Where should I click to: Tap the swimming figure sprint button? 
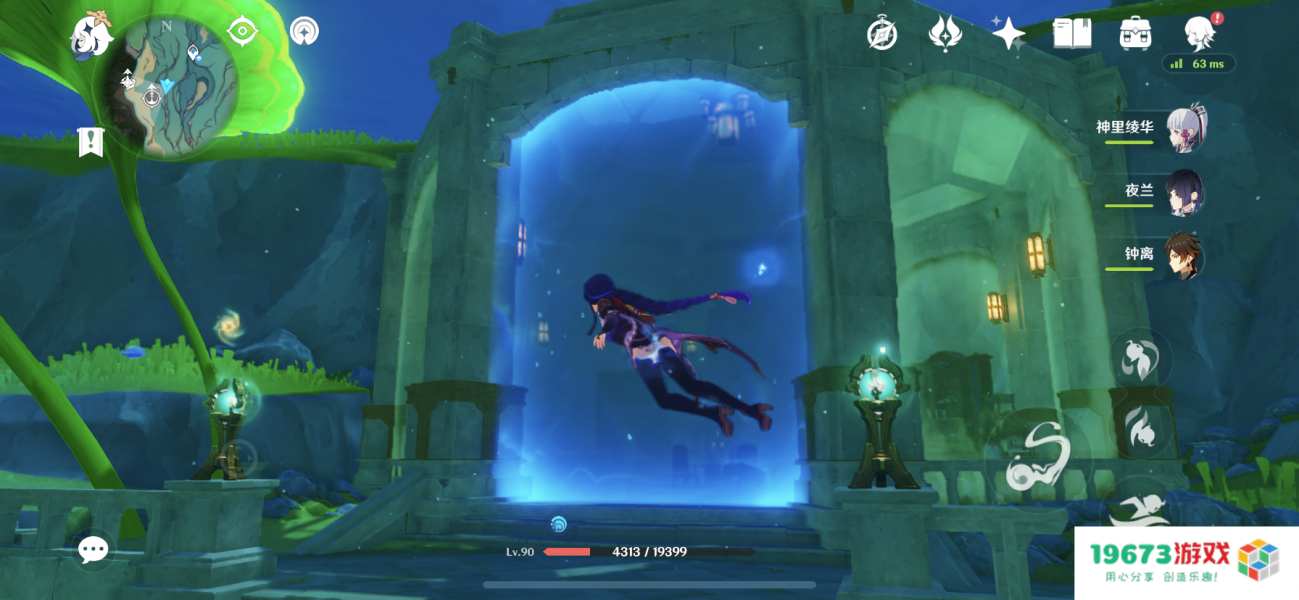pos(1140,508)
